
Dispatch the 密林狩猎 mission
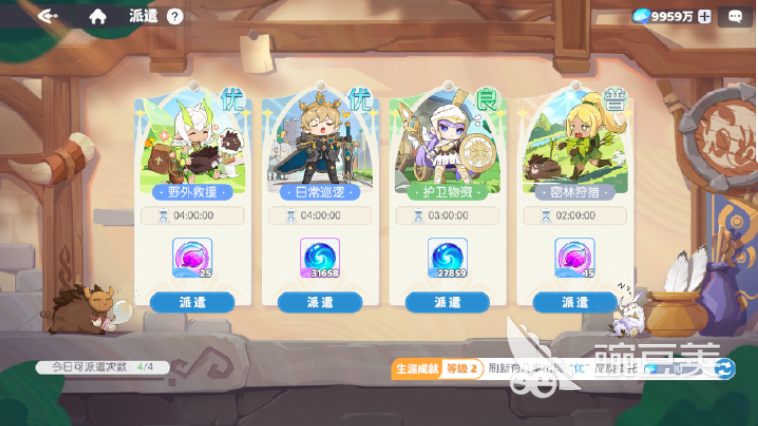click(x=574, y=302)
